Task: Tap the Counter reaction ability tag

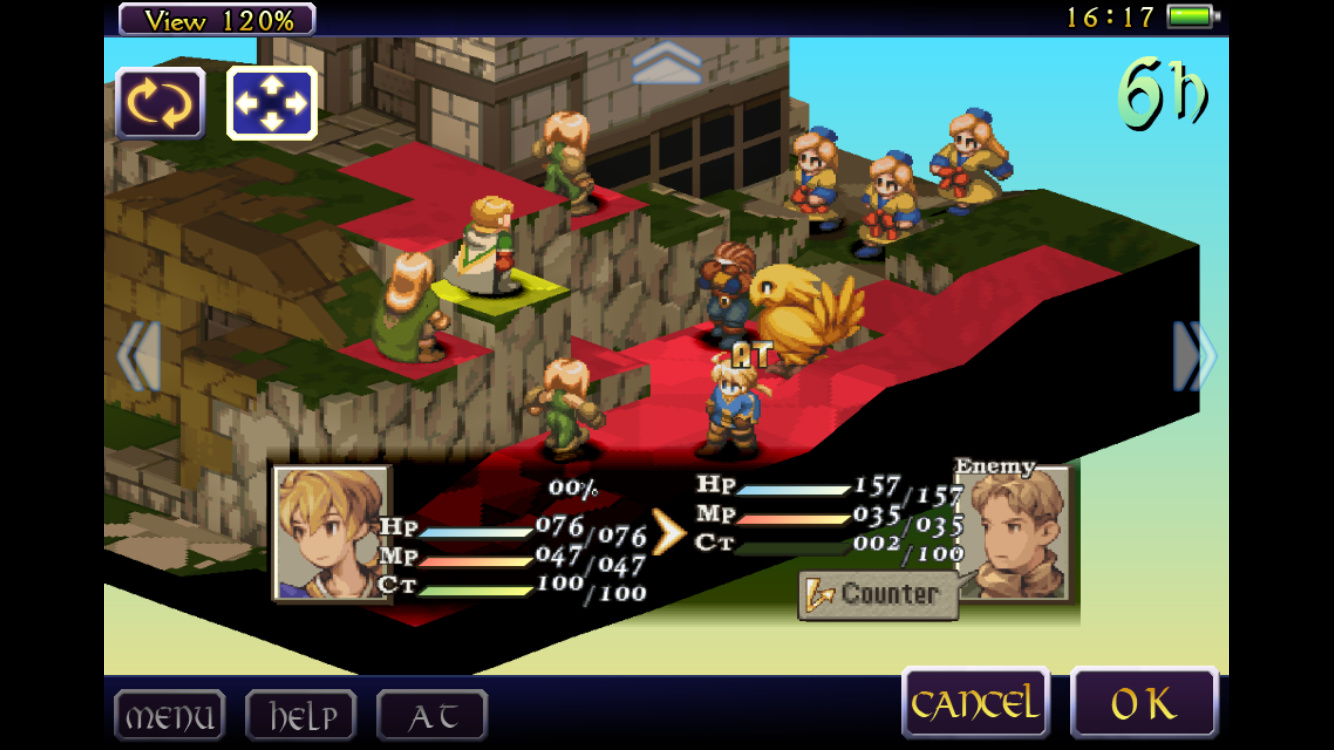Action: (878, 594)
